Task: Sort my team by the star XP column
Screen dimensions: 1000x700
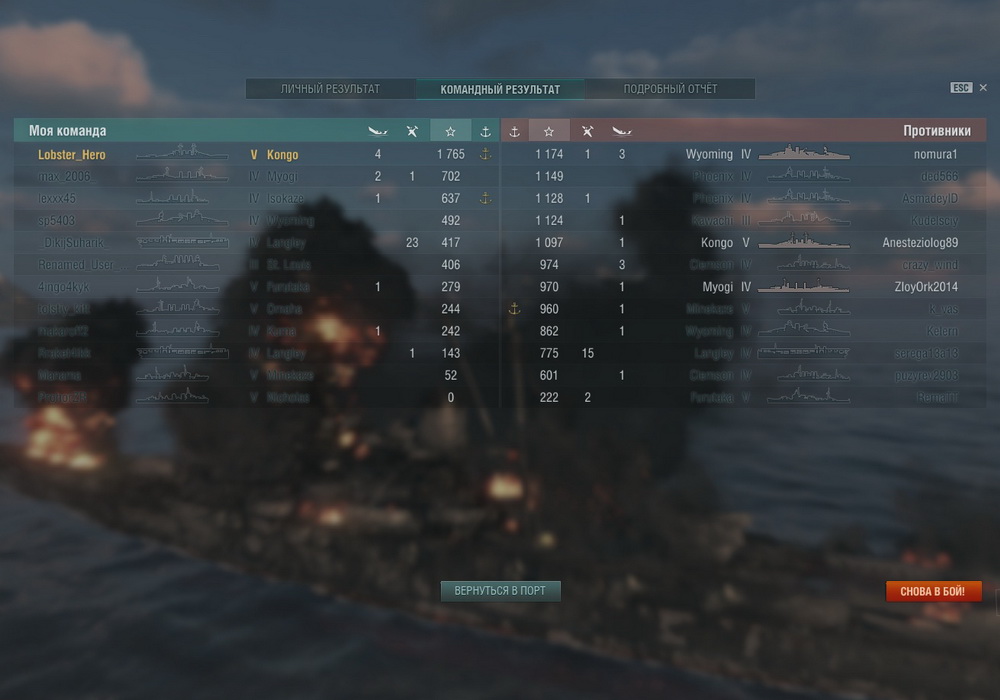Action: click(450, 131)
